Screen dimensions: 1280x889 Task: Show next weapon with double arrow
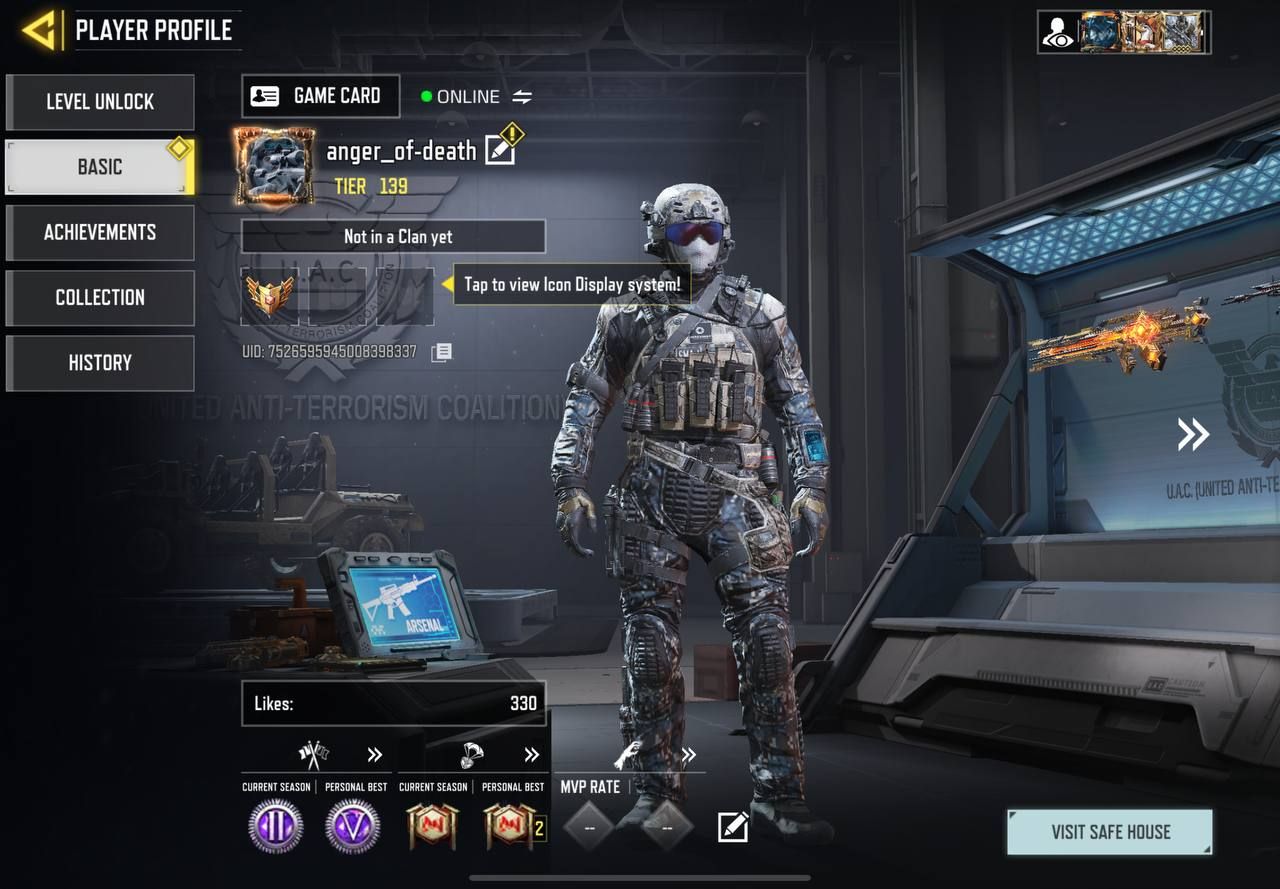(x=1192, y=434)
